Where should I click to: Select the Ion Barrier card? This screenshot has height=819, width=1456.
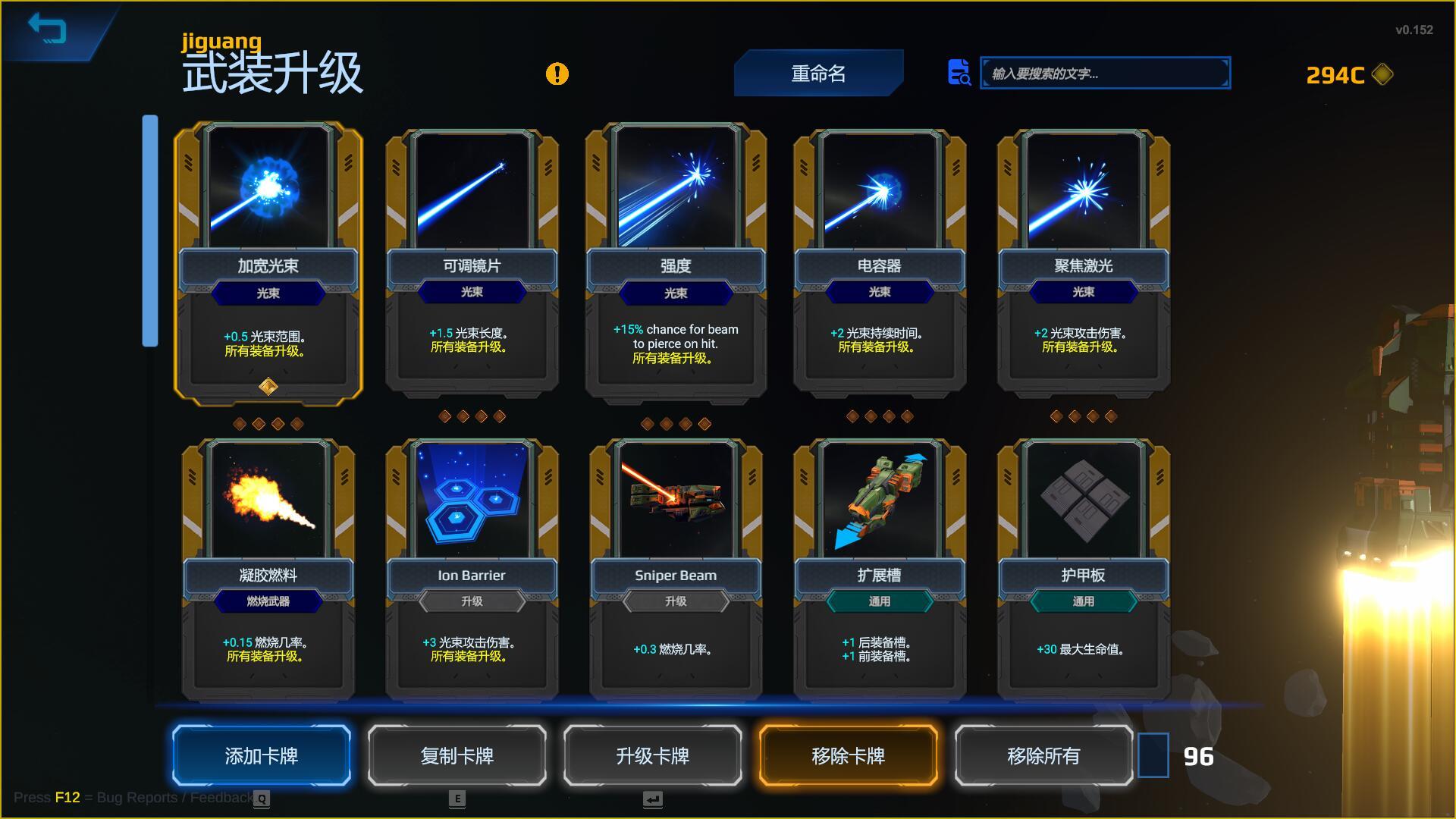(472, 569)
